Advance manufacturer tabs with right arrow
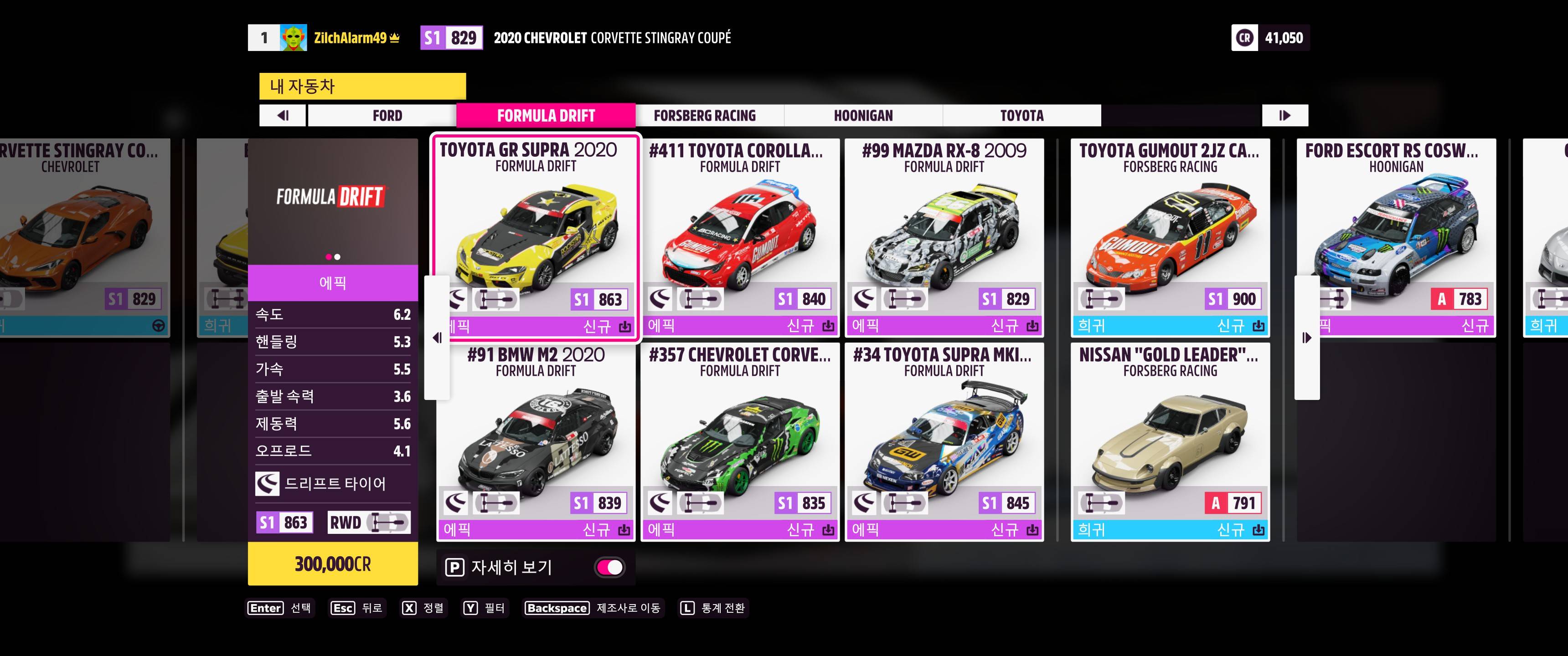Screen dimensions: 1568x656 (x=1284, y=116)
